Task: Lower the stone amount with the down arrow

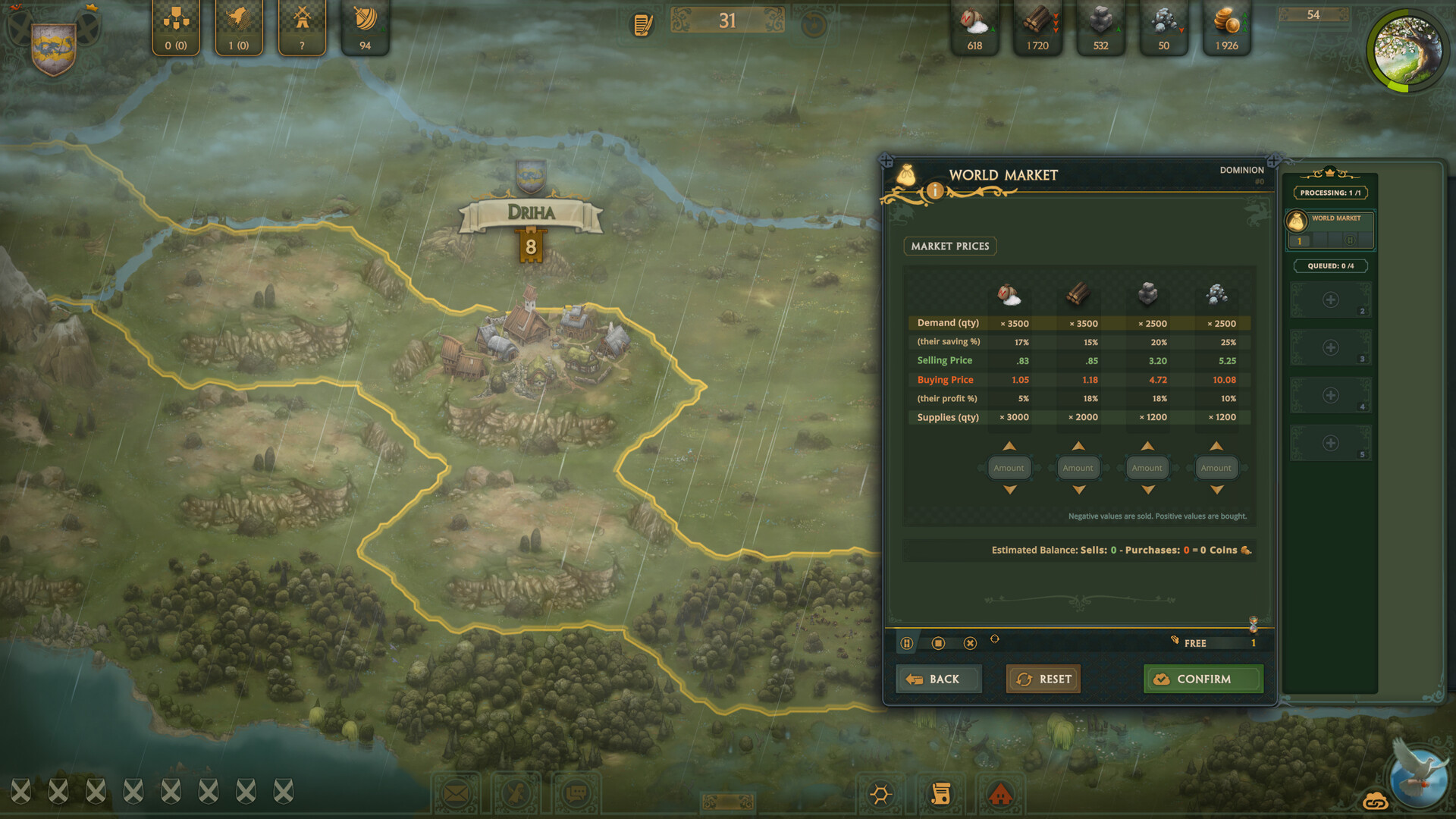Action: [1147, 490]
